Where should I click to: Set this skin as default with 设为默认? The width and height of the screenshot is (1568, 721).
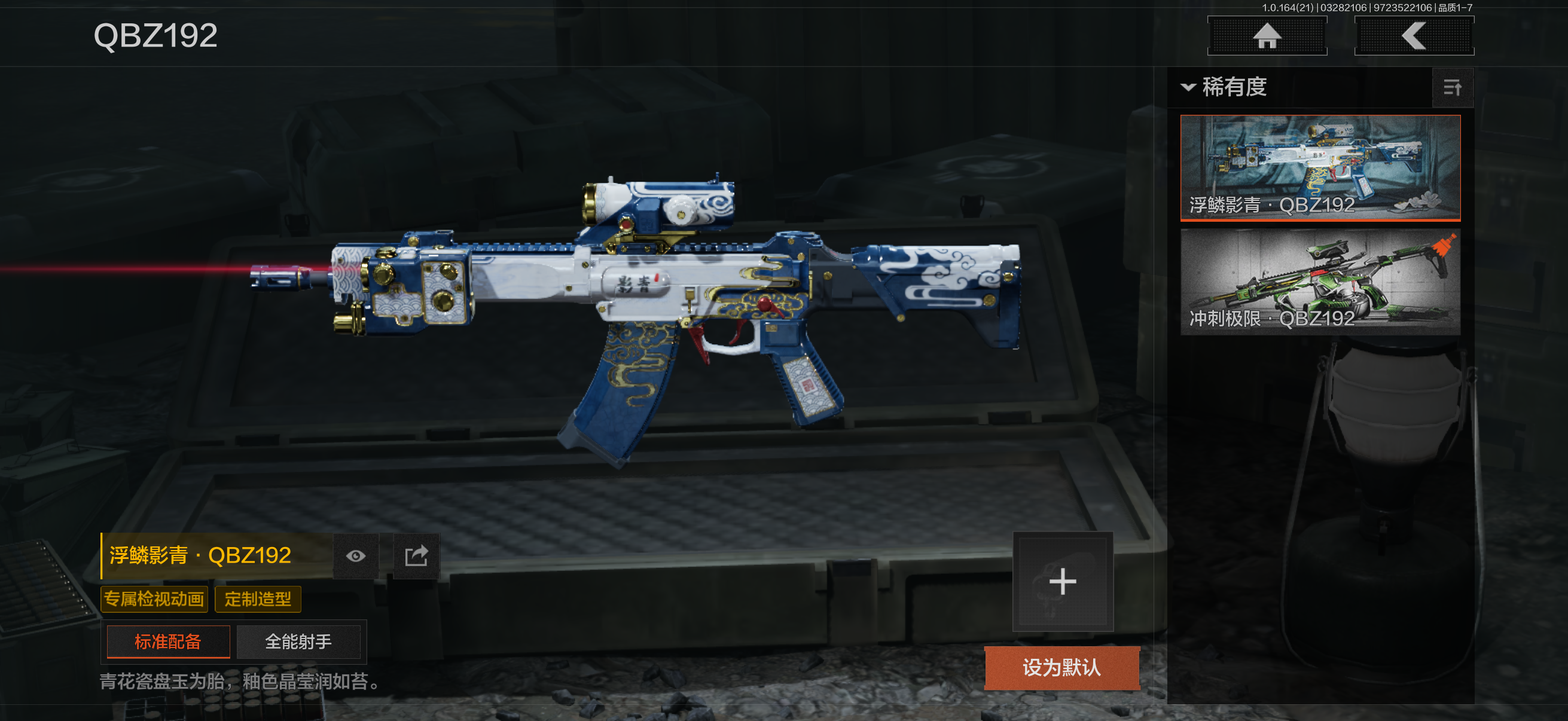[x=1061, y=667]
